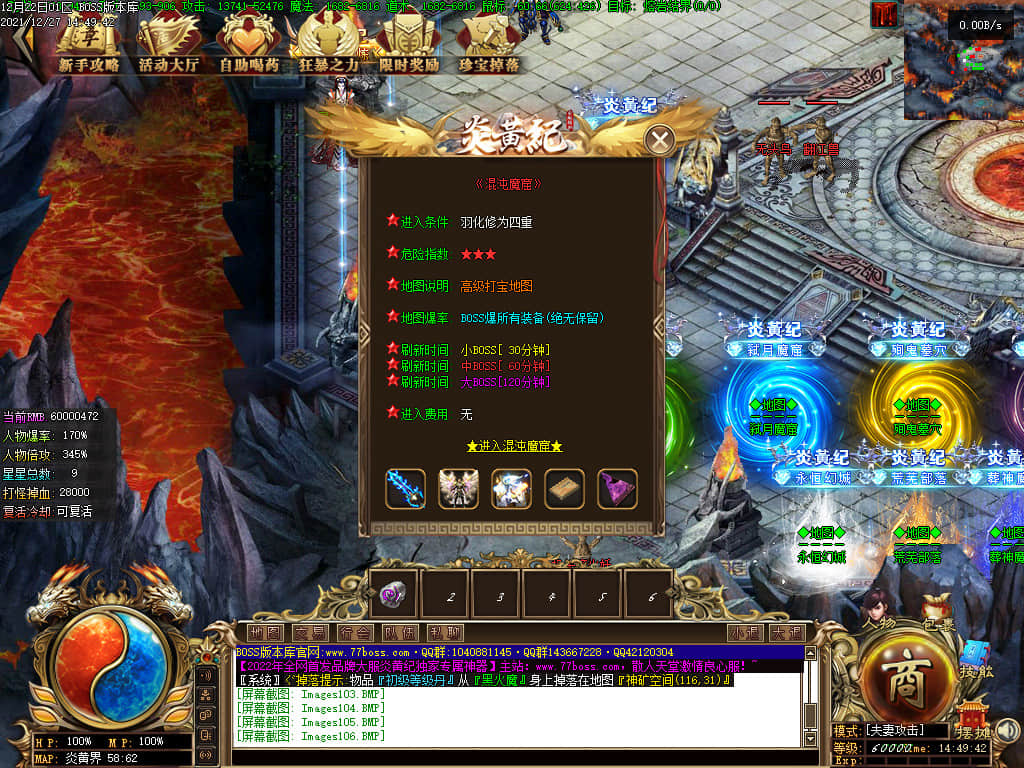Viewport: 1024px width, 768px height.
Task: Click the 小退 logout button
Action: coord(745,632)
